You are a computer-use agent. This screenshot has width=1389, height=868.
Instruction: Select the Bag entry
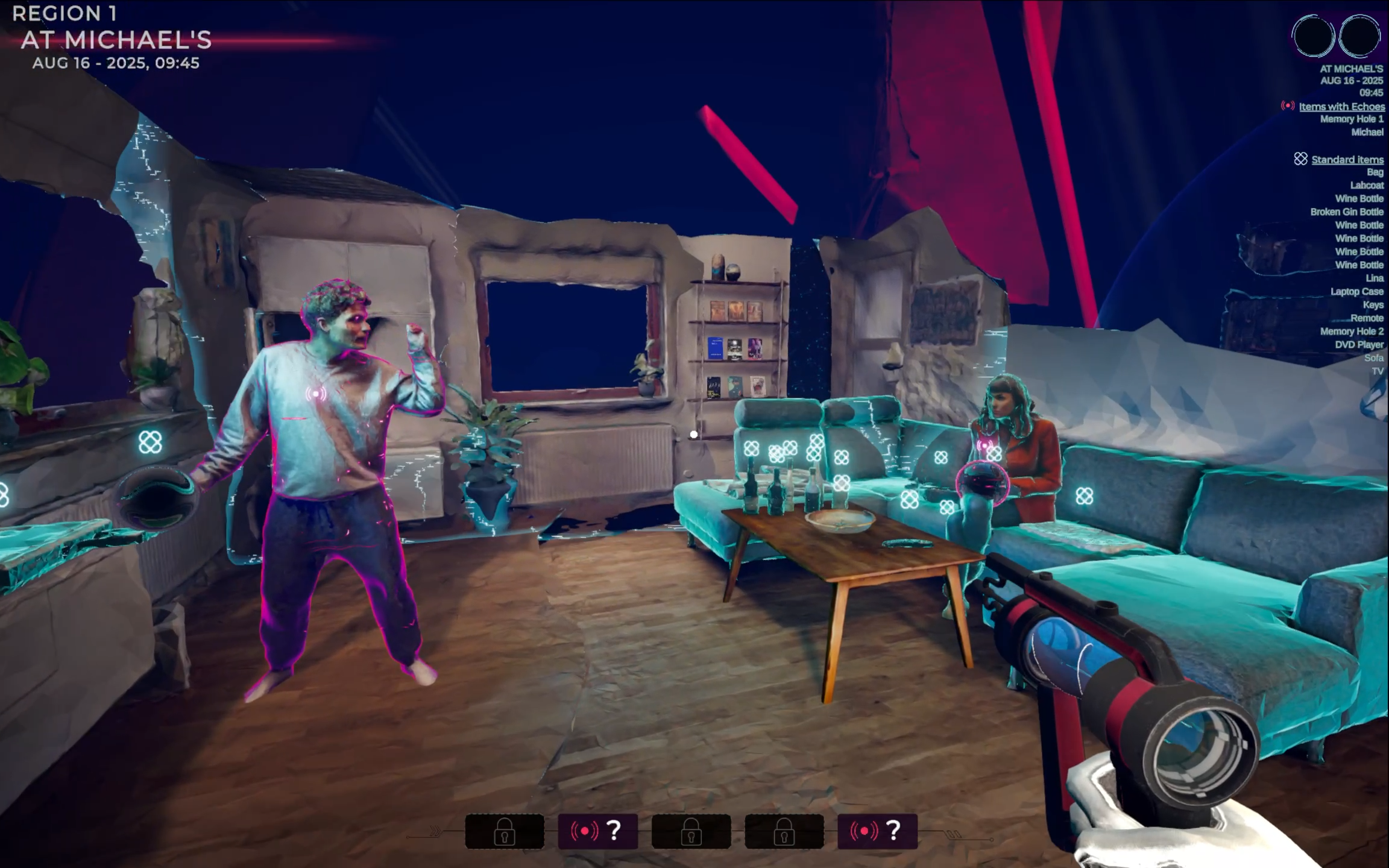[x=1375, y=172]
